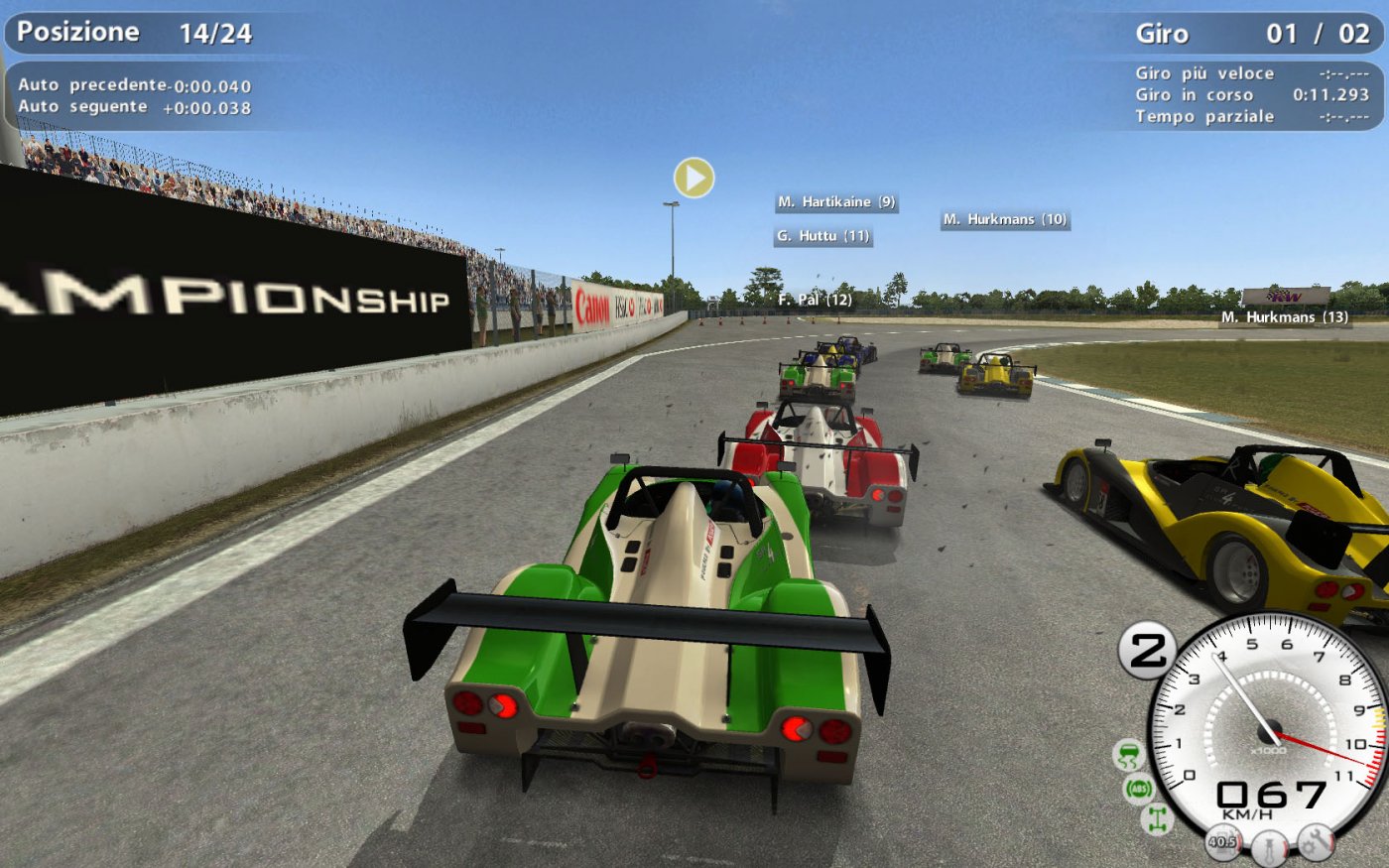
Task: Toggle the ABS indicator on the HUD
Action: click(1139, 789)
